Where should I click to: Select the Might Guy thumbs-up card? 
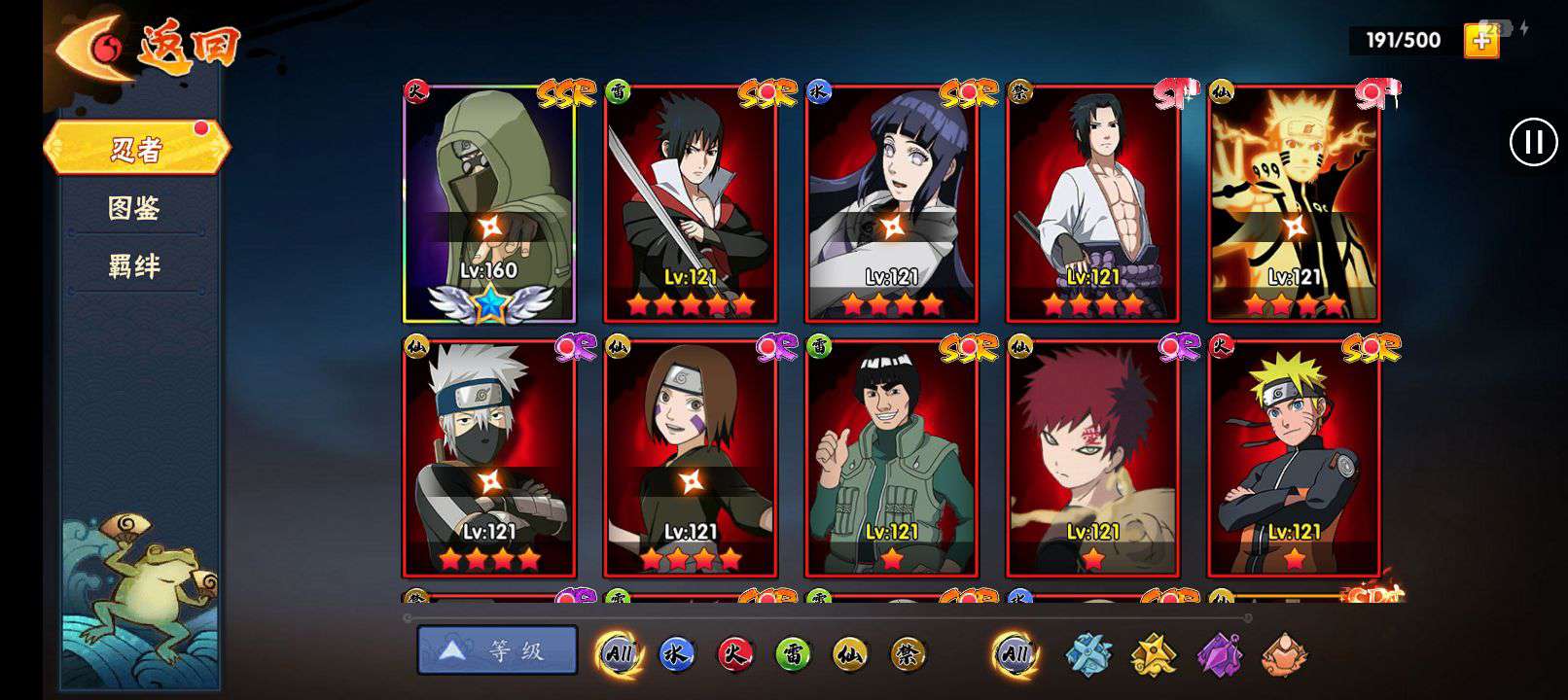892,457
